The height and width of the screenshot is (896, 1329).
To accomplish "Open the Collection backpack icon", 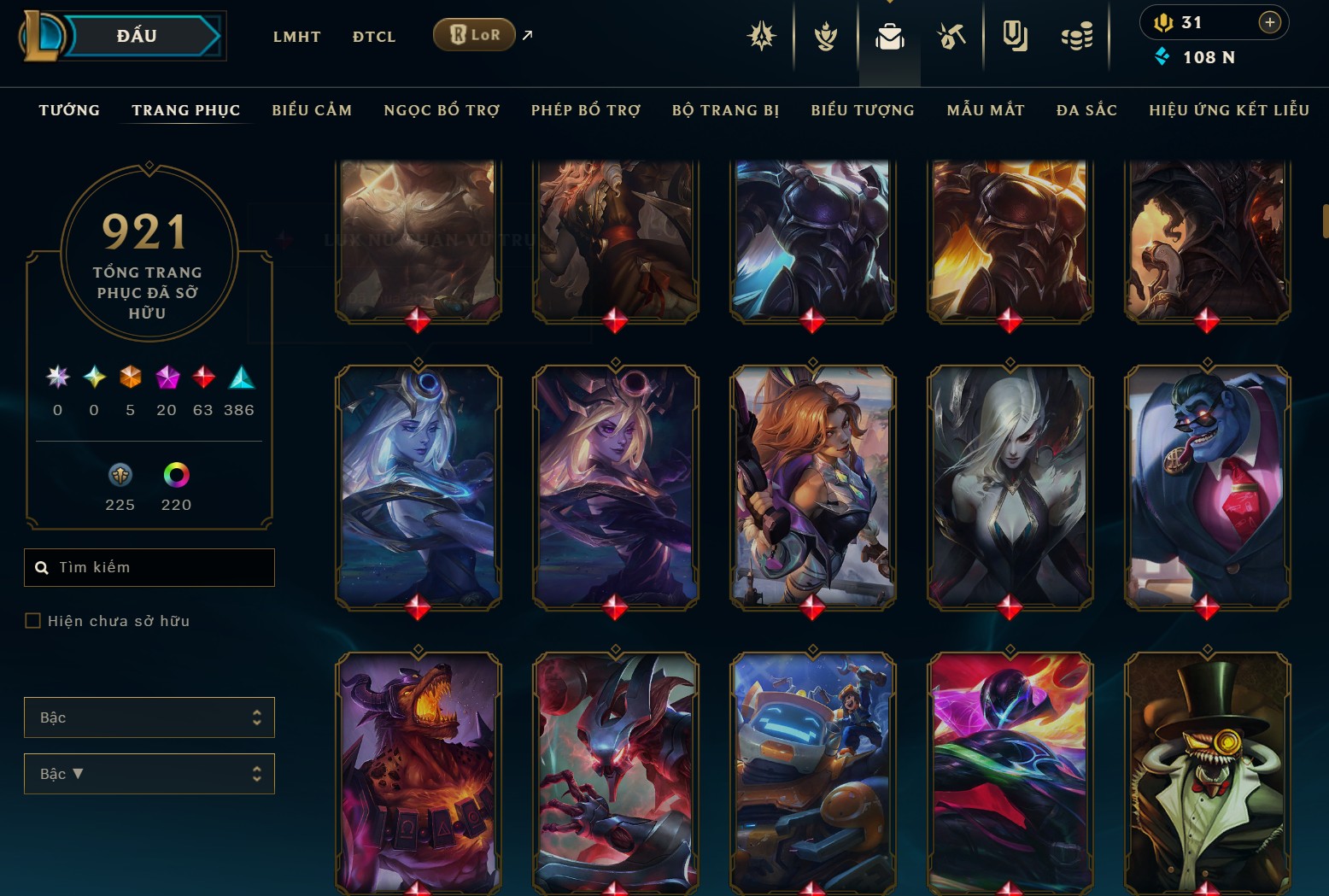I will [889, 37].
